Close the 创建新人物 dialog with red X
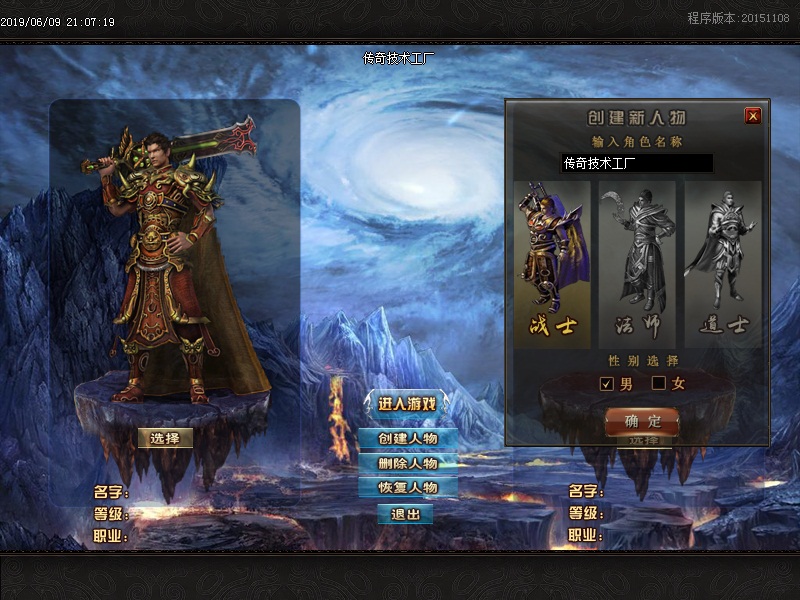This screenshot has height=600, width=800. [x=753, y=116]
